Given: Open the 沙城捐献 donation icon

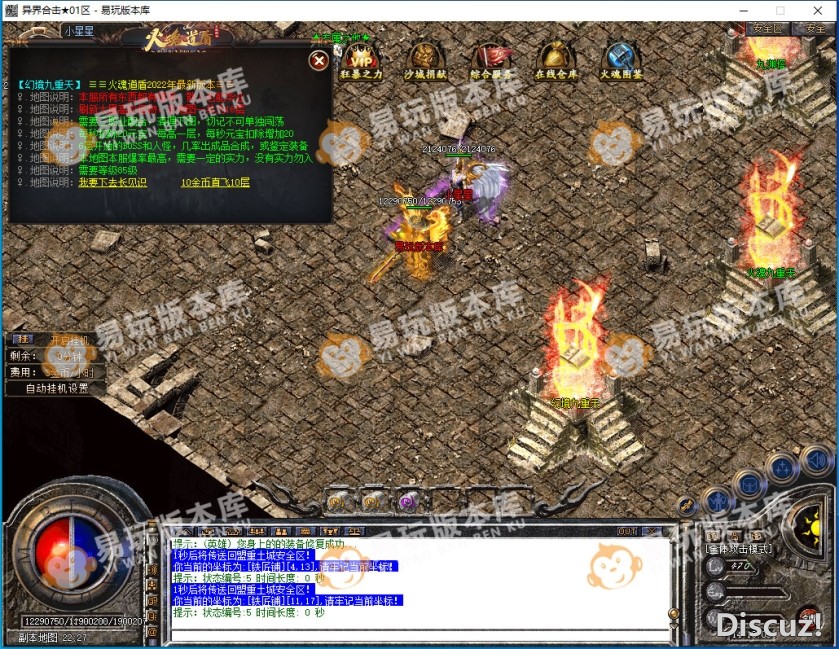Looking at the screenshot, I should pyautogui.click(x=427, y=60).
